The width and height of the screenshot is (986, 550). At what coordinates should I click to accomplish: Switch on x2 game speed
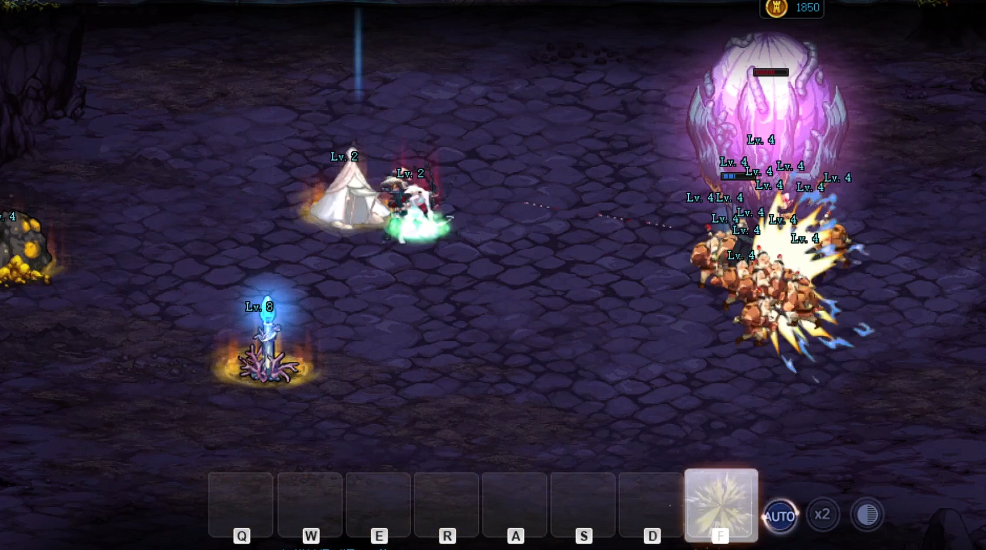(x=822, y=515)
